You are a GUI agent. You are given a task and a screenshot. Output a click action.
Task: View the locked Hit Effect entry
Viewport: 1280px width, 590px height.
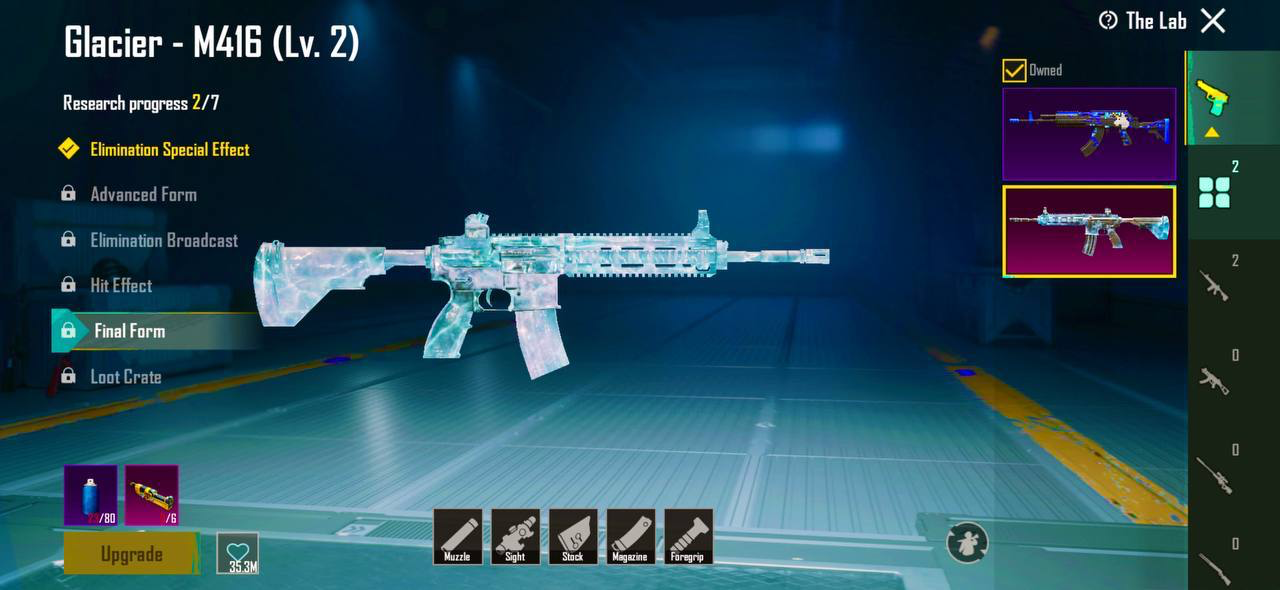click(121, 286)
